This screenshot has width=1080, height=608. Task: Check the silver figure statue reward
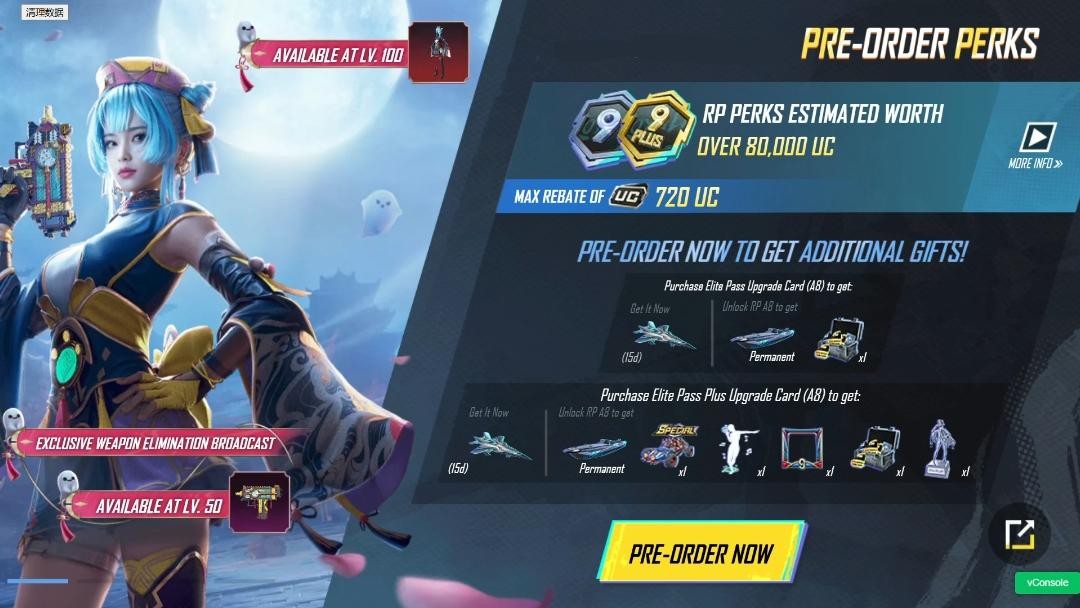click(938, 448)
